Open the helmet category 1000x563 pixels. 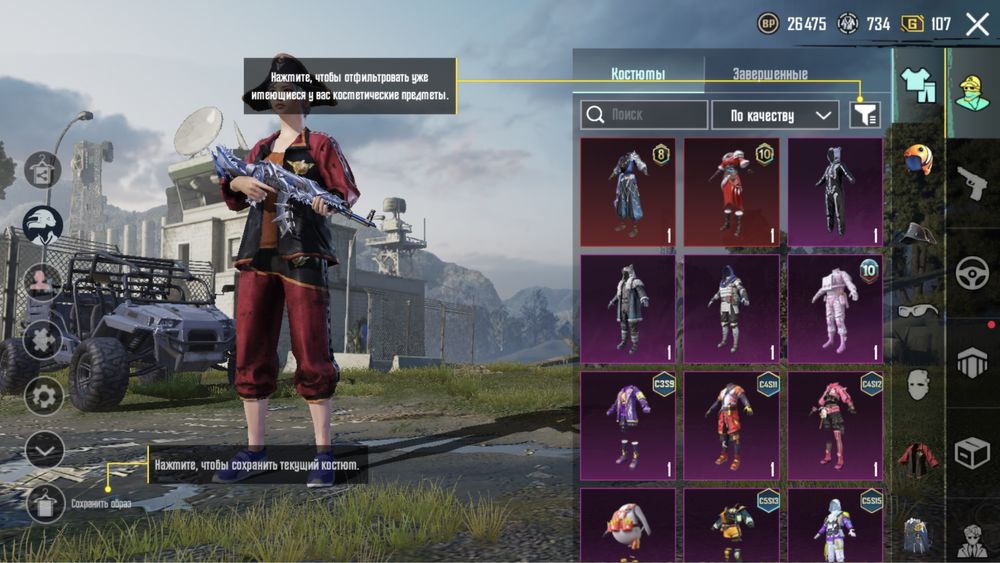[917, 160]
